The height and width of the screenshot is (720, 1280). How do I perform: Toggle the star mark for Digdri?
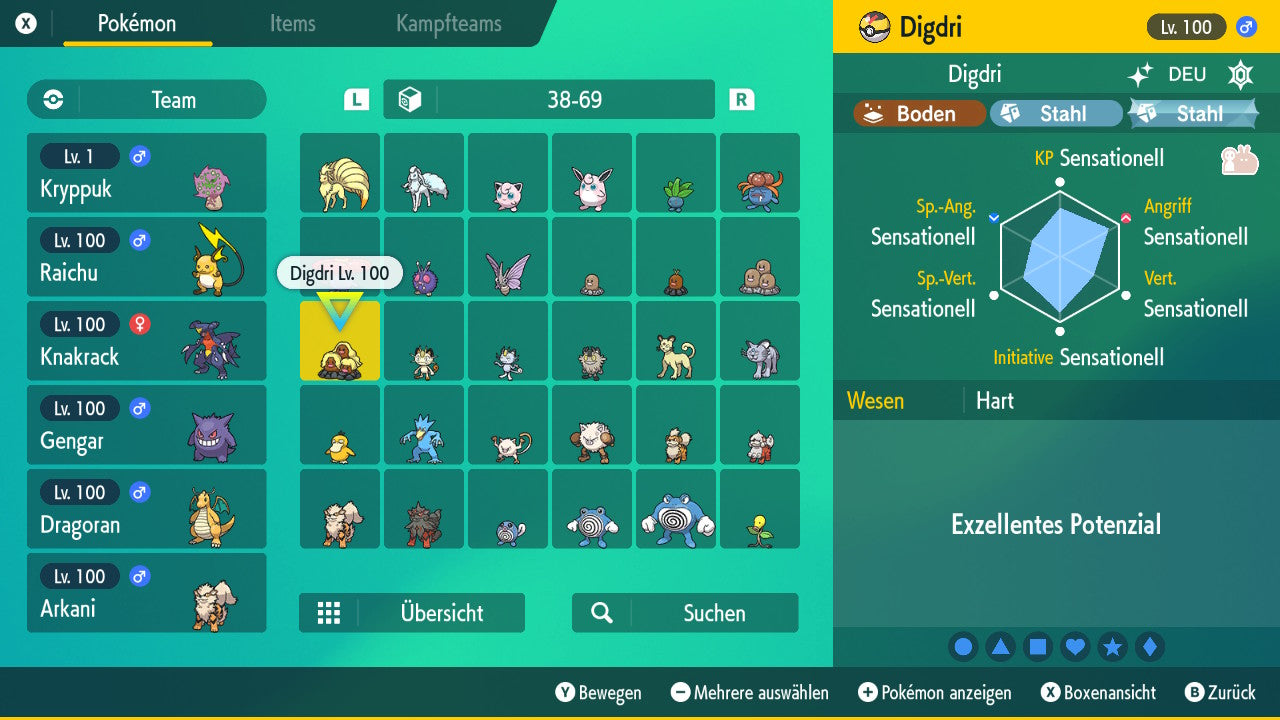(1113, 647)
